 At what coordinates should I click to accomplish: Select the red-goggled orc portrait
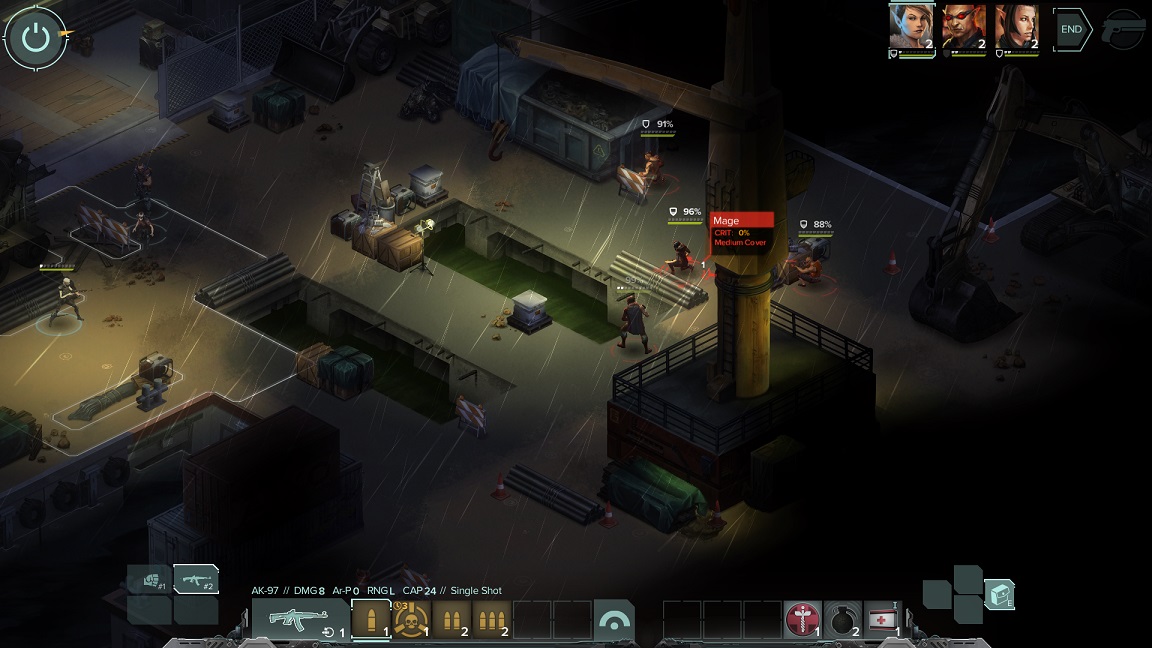(963, 27)
